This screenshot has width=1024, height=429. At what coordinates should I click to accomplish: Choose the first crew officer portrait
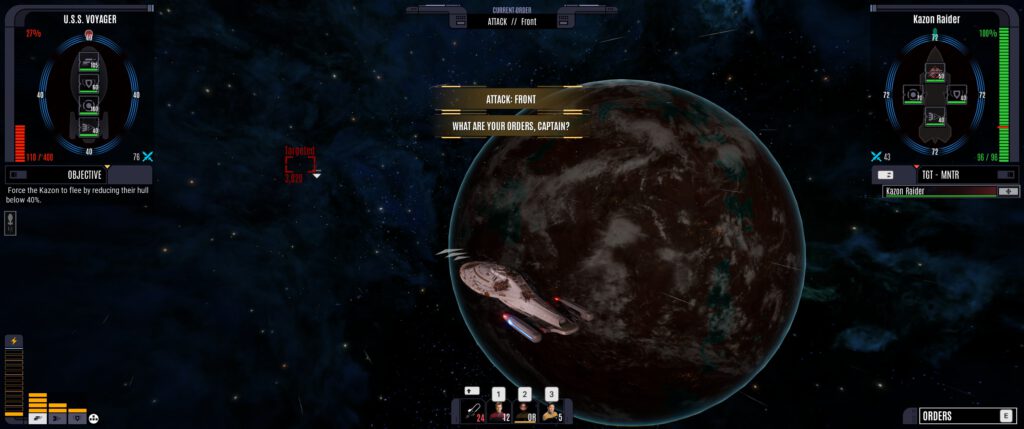[x=497, y=411]
